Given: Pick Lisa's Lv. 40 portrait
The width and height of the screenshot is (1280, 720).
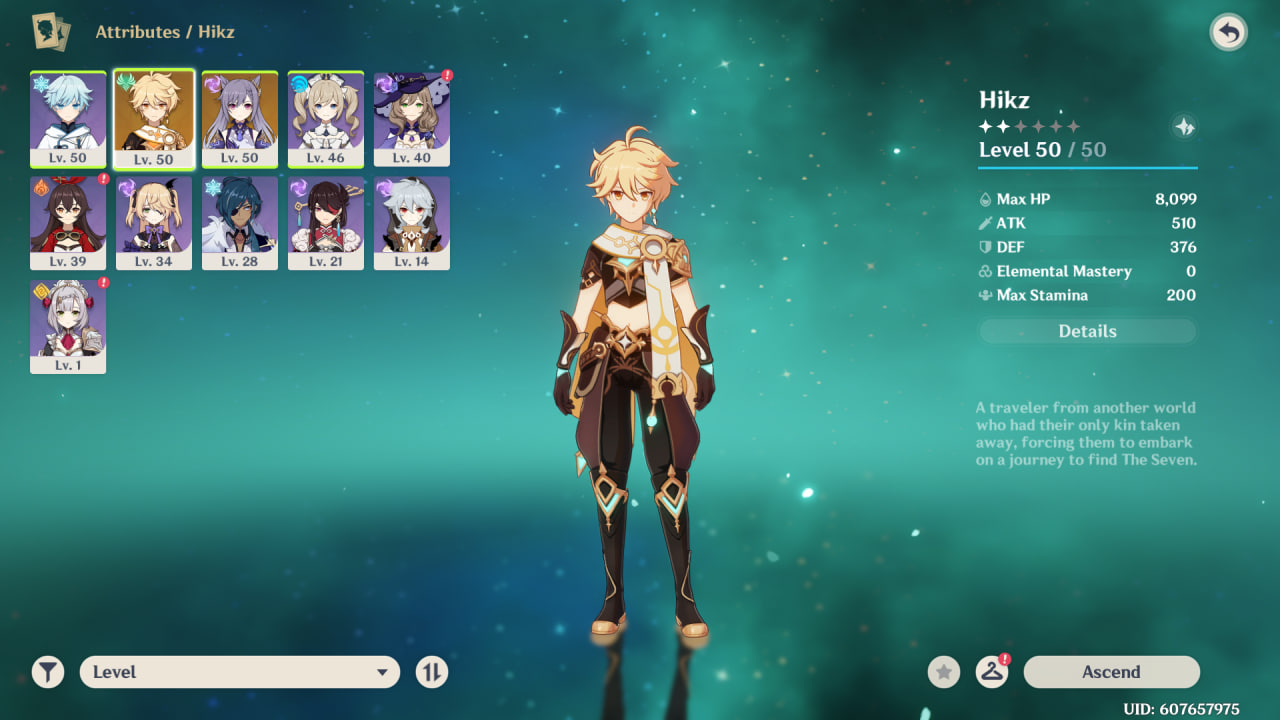Looking at the screenshot, I should [x=412, y=118].
